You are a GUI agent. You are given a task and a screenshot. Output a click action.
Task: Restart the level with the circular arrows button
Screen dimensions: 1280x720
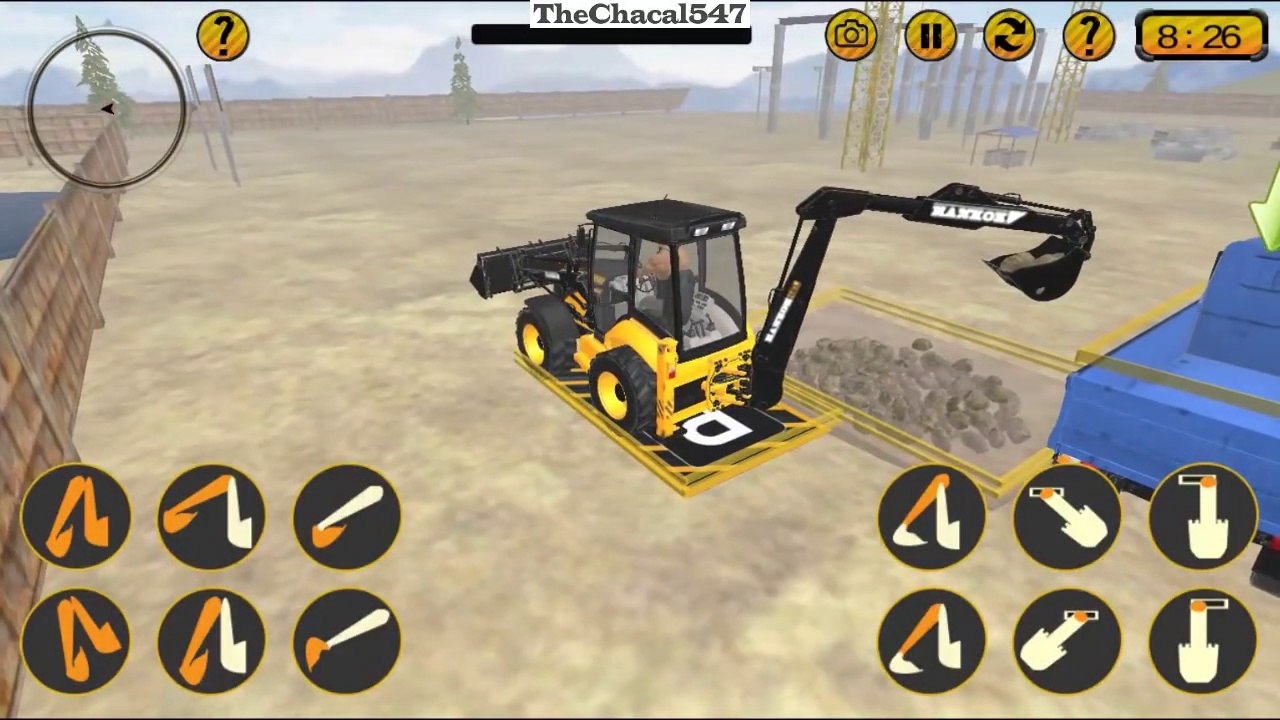(1009, 36)
